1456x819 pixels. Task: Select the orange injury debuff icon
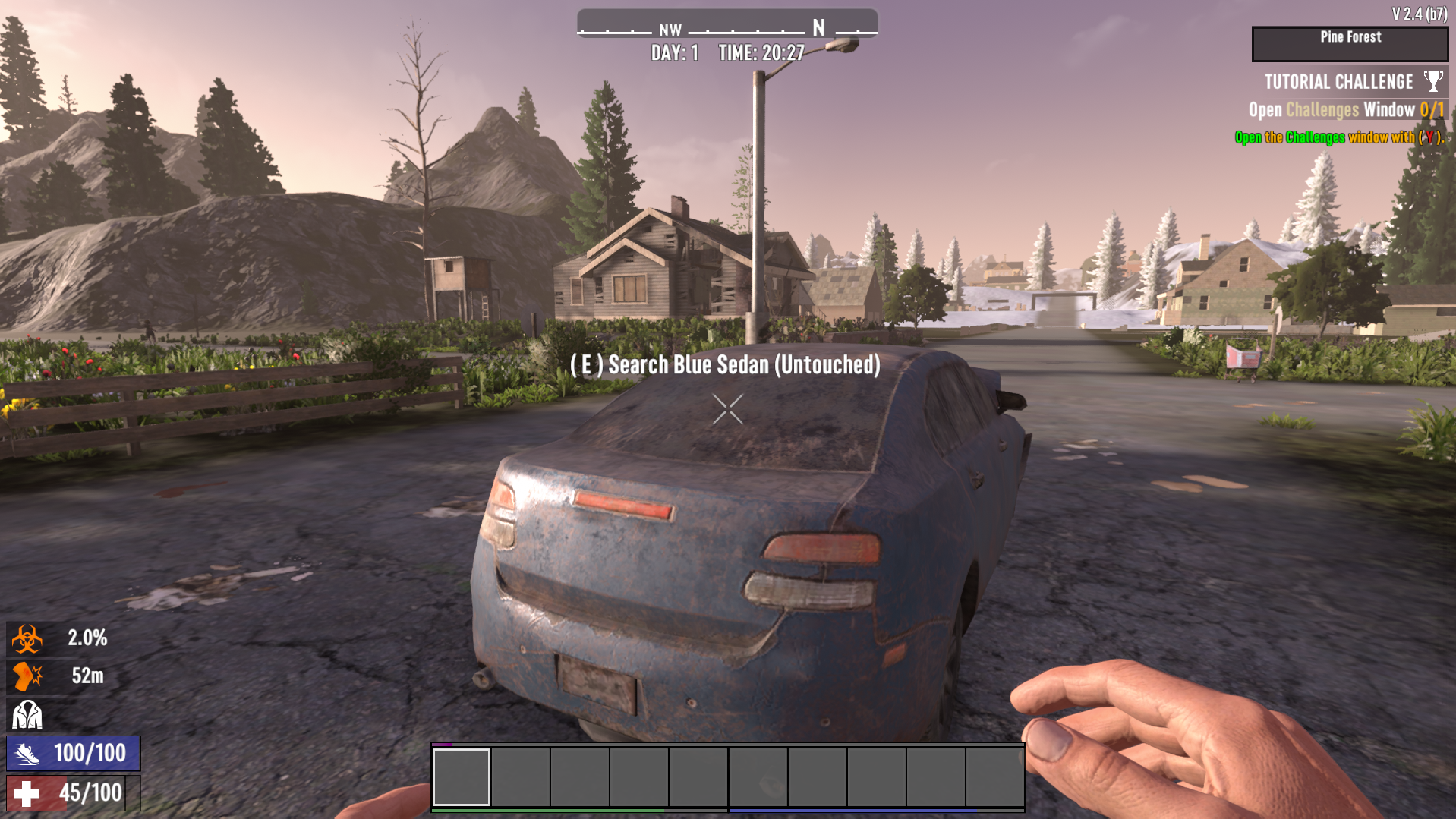point(27,676)
